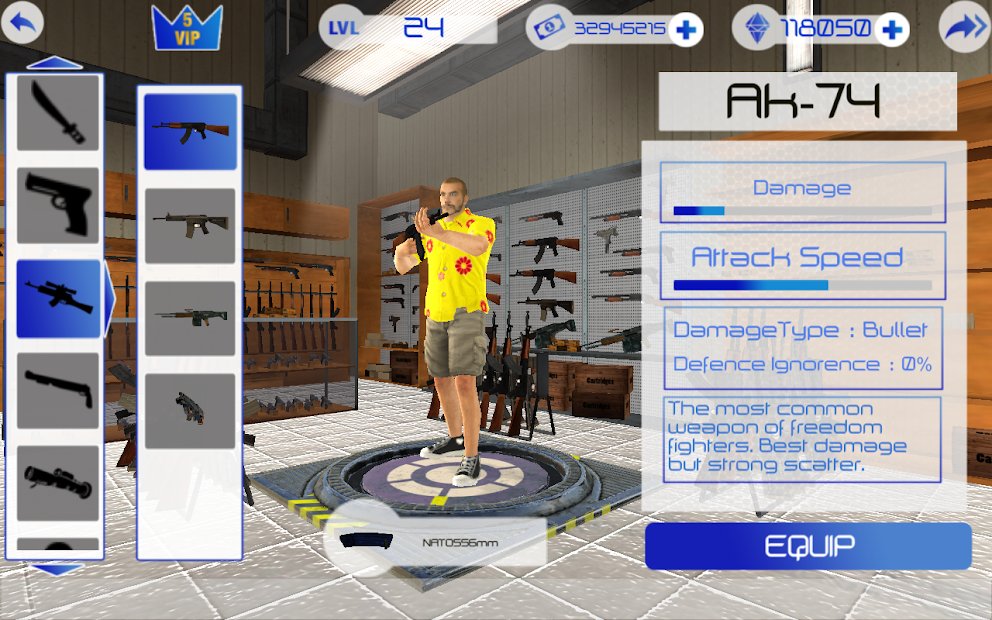
Task: Select the melee knife category
Action: click(x=58, y=112)
